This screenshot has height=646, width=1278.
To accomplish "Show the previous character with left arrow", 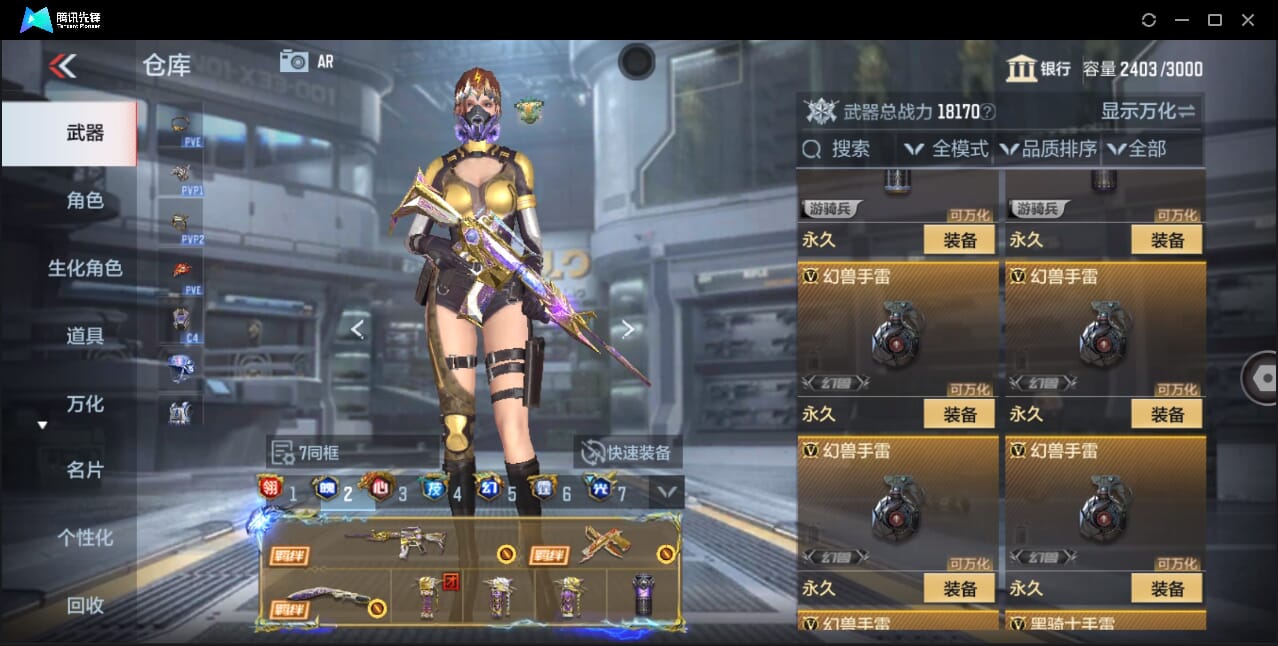I will click(x=357, y=328).
